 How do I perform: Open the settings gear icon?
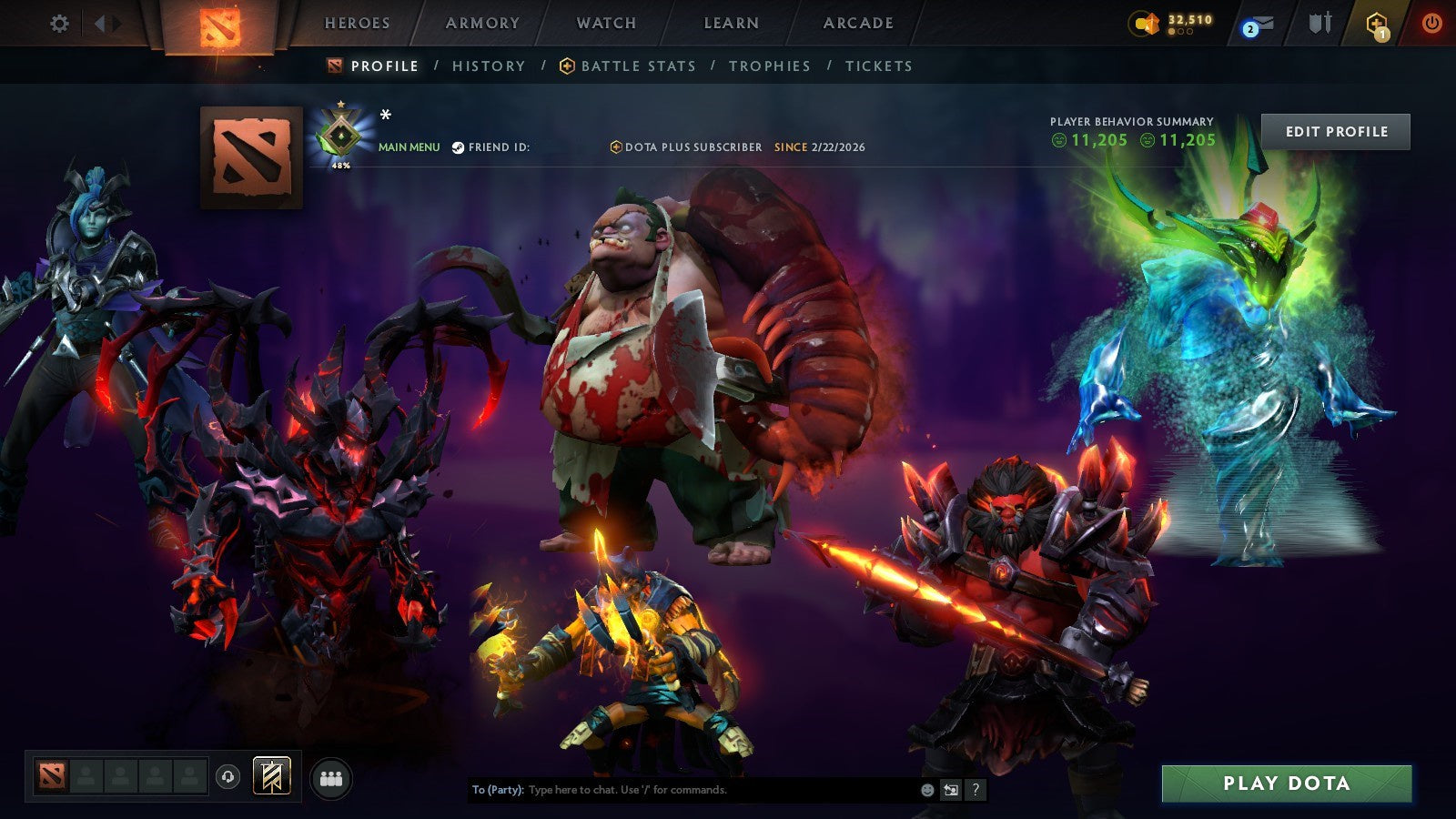pyautogui.click(x=59, y=25)
